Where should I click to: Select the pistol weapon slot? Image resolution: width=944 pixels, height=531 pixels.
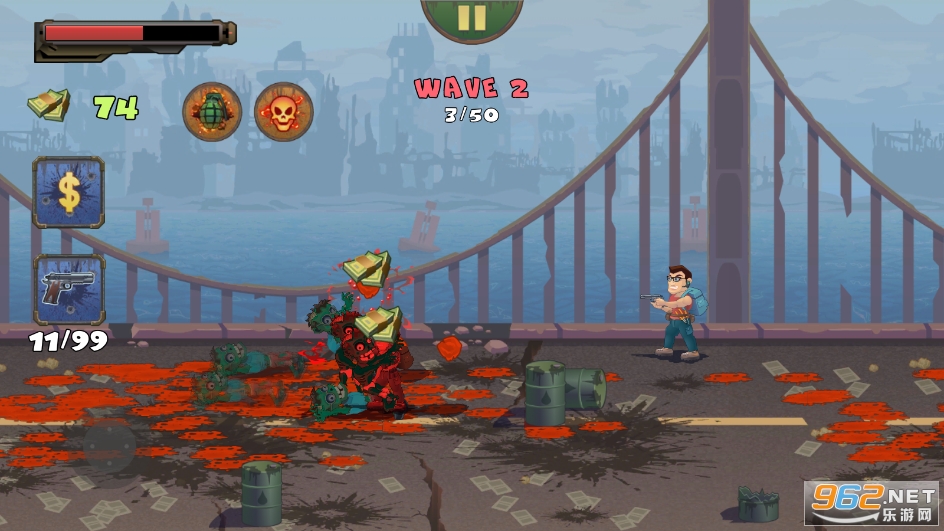coord(69,289)
